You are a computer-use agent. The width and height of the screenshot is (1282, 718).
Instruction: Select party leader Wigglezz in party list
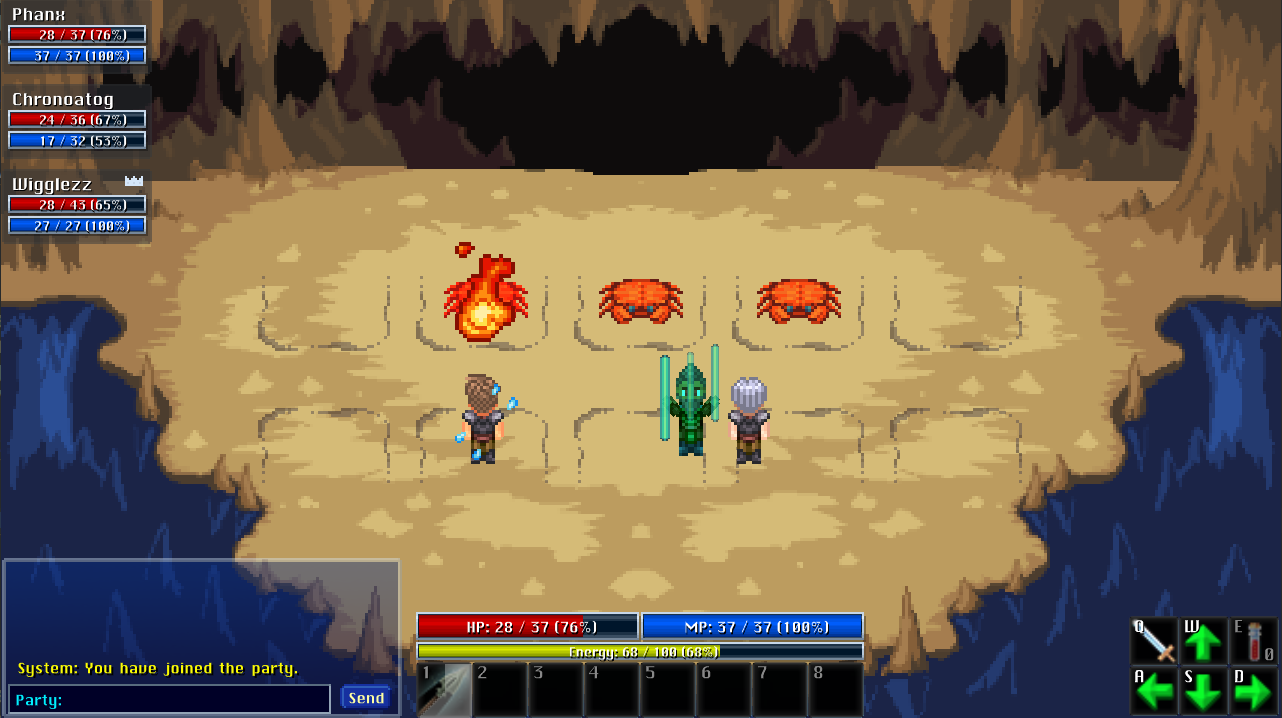52,184
